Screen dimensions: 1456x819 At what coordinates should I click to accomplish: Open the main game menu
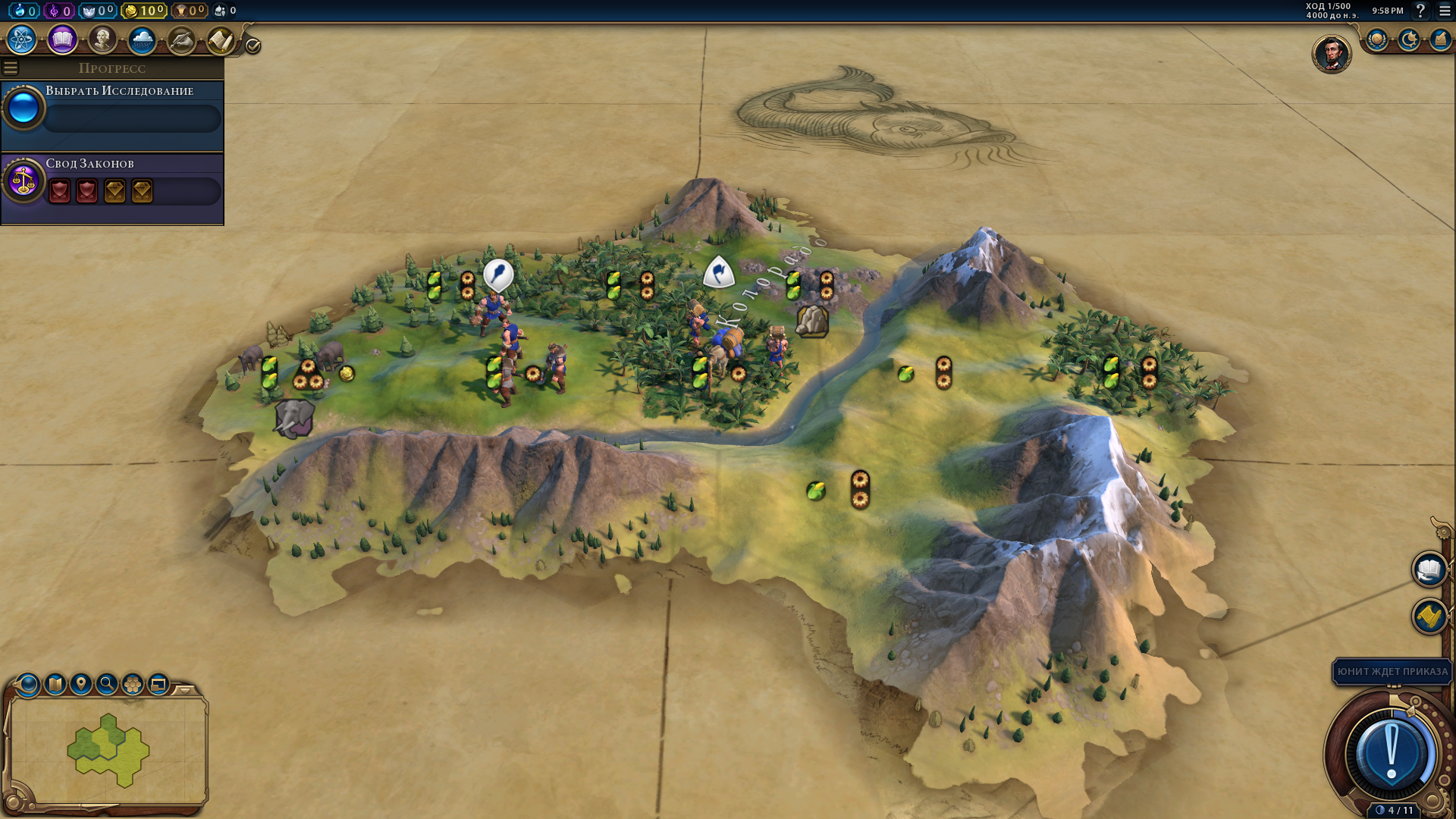[x=1445, y=11]
